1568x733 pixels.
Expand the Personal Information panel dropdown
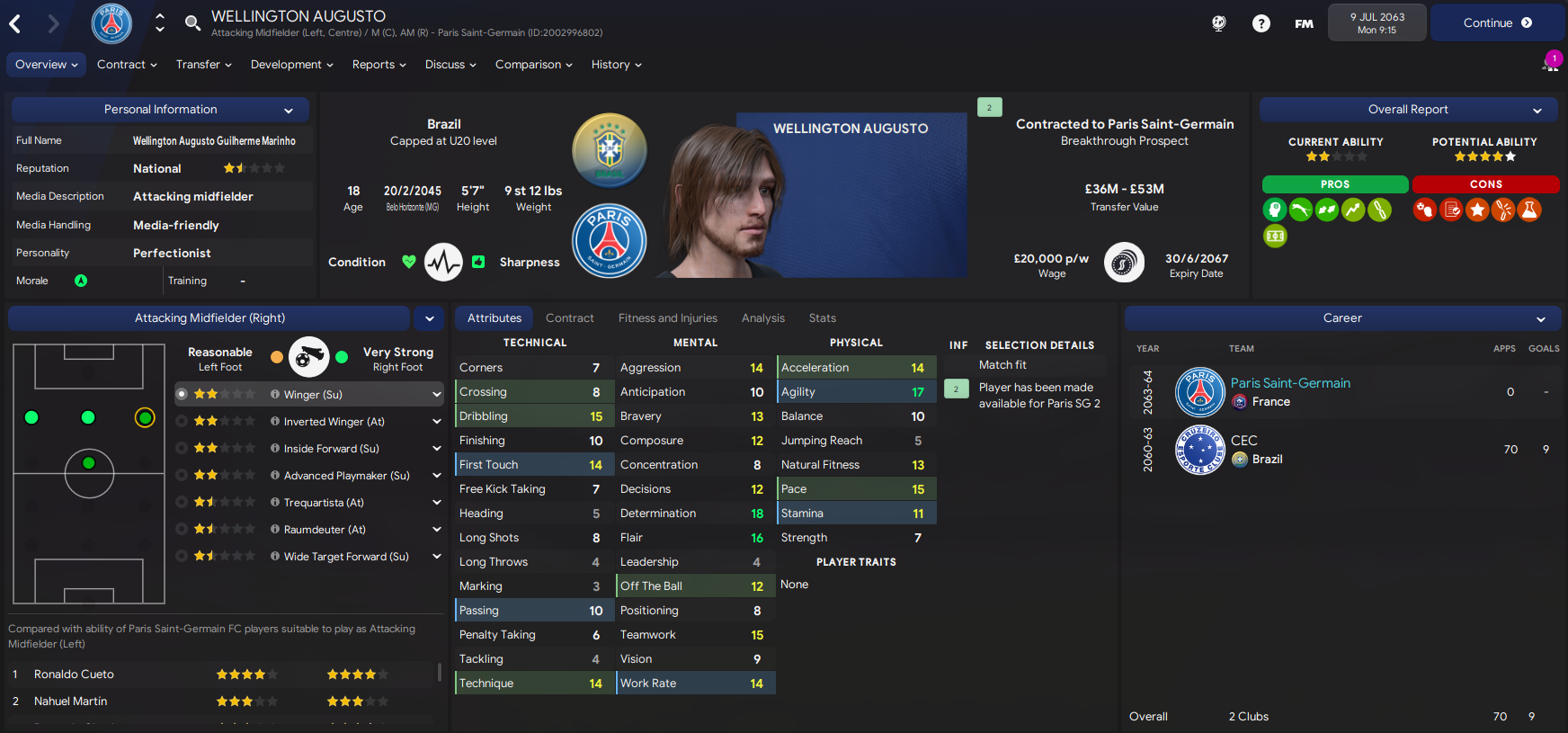point(289,111)
